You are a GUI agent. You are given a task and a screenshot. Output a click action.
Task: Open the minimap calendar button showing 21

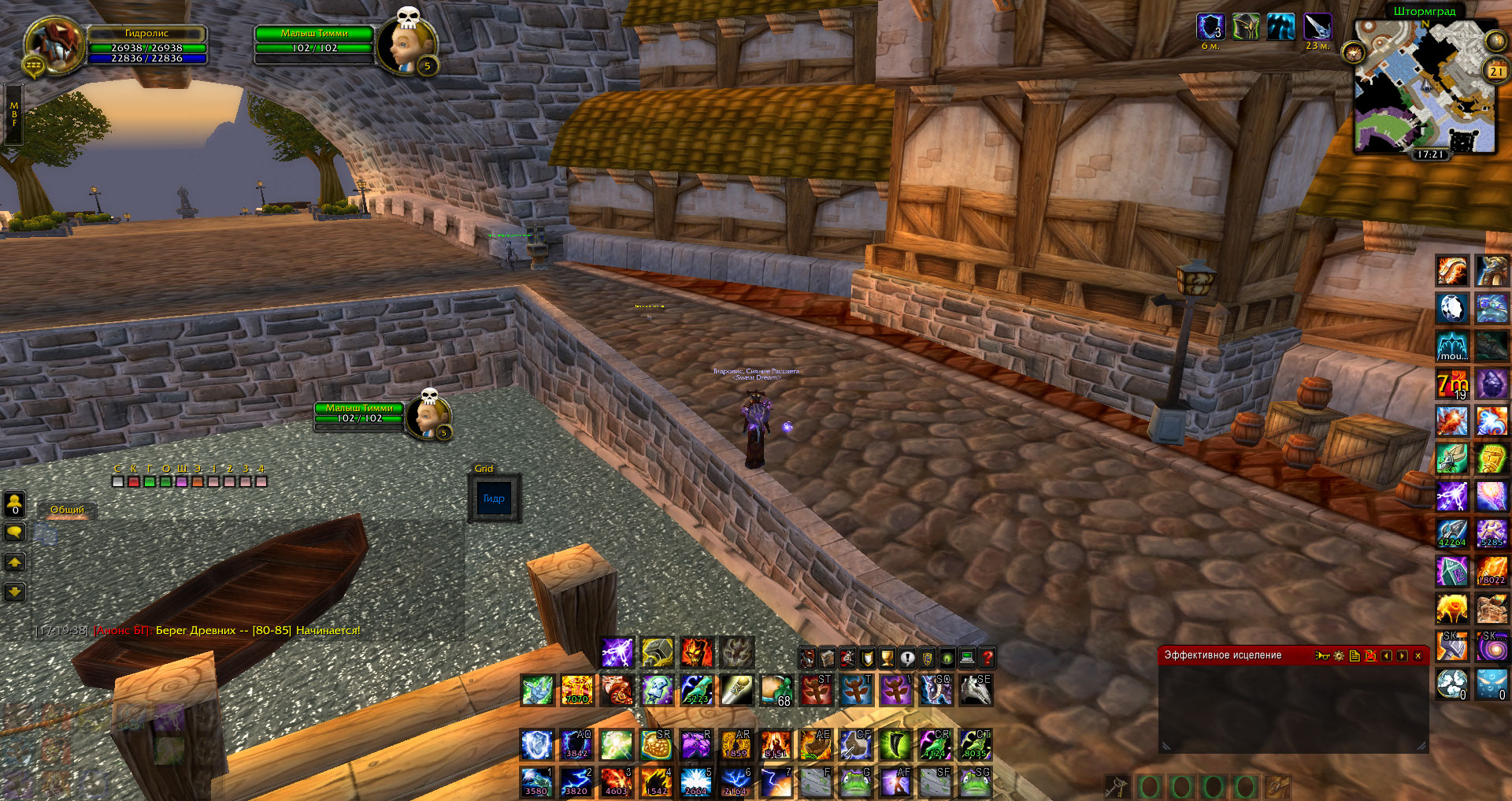(1495, 71)
